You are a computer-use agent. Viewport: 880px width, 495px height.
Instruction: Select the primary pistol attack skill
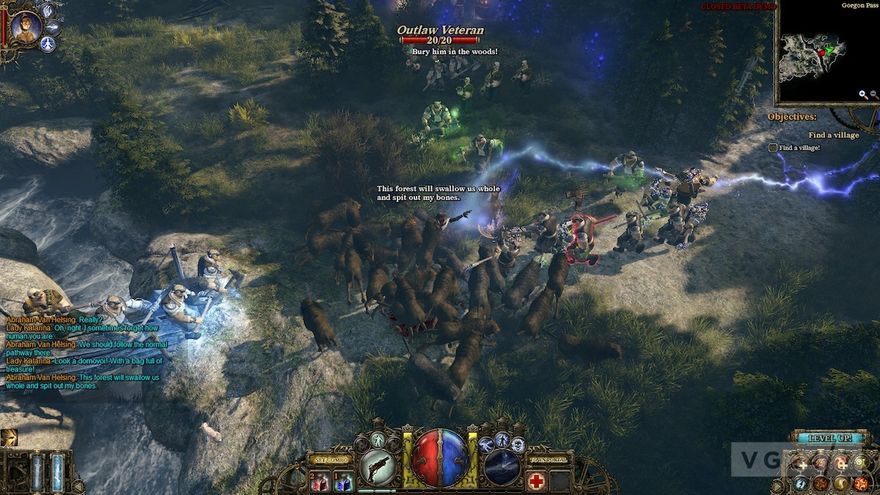376,466
